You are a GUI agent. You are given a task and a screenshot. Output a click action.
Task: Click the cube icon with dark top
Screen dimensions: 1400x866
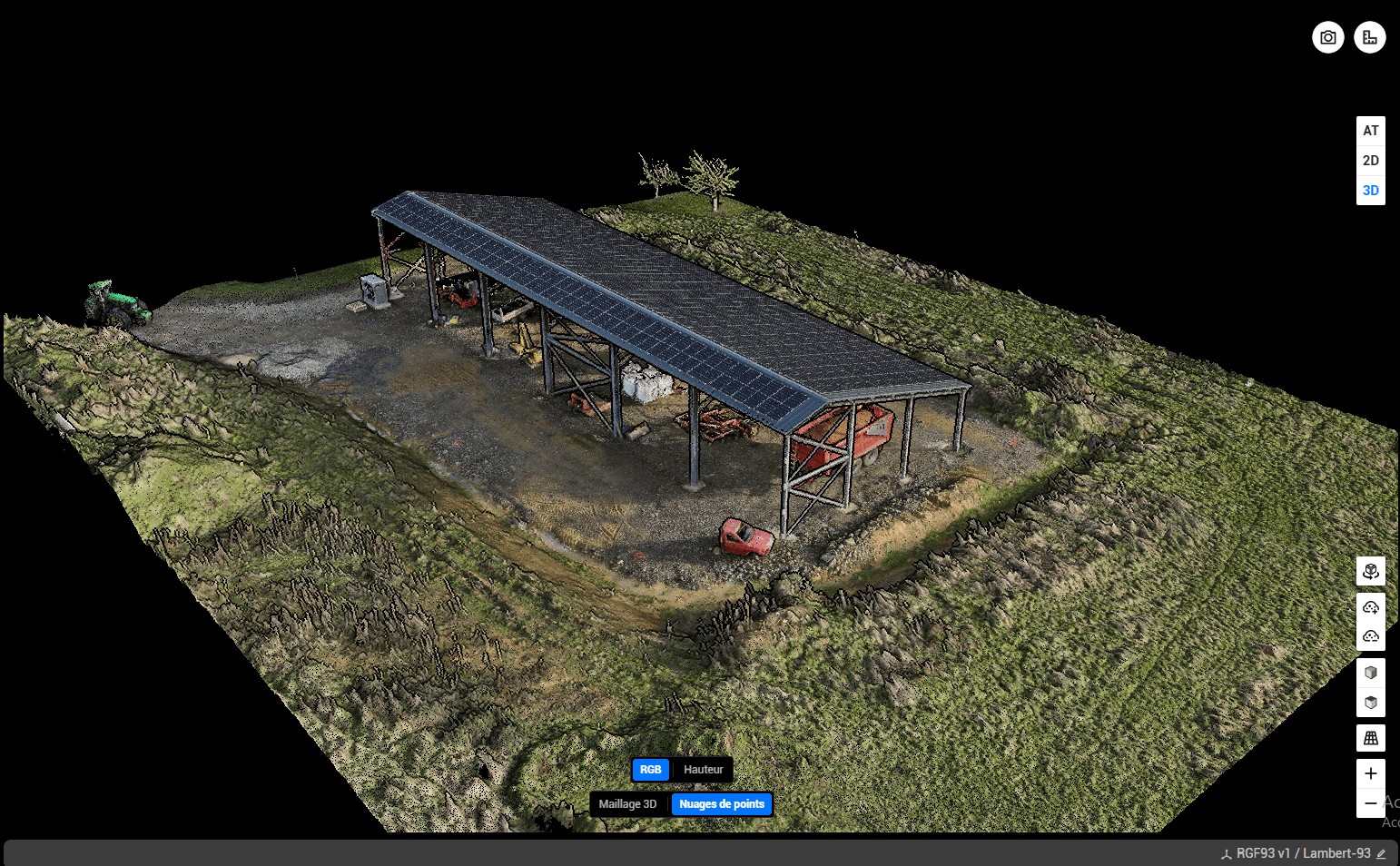point(1370,703)
